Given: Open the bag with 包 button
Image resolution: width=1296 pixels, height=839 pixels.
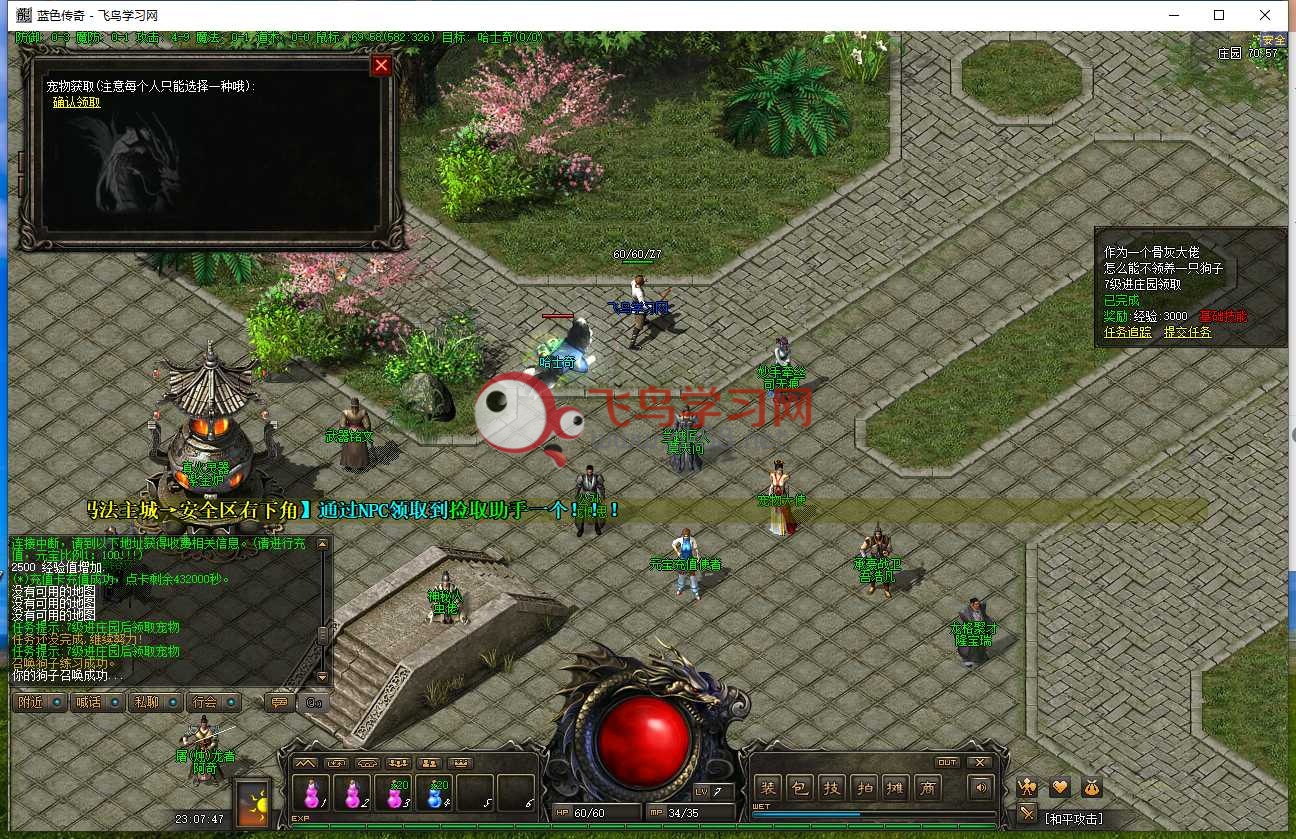Looking at the screenshot, I should (799, 788).
